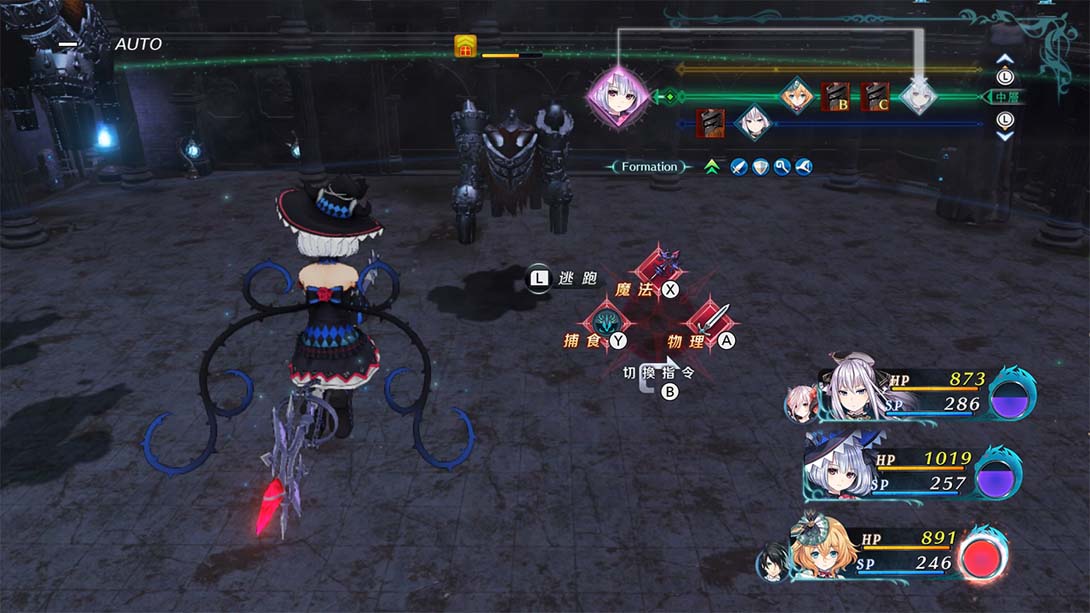Move up a layer with the up arrow
The height and width of the screenshot is (613, 1090).
[x=1005, y=59]
